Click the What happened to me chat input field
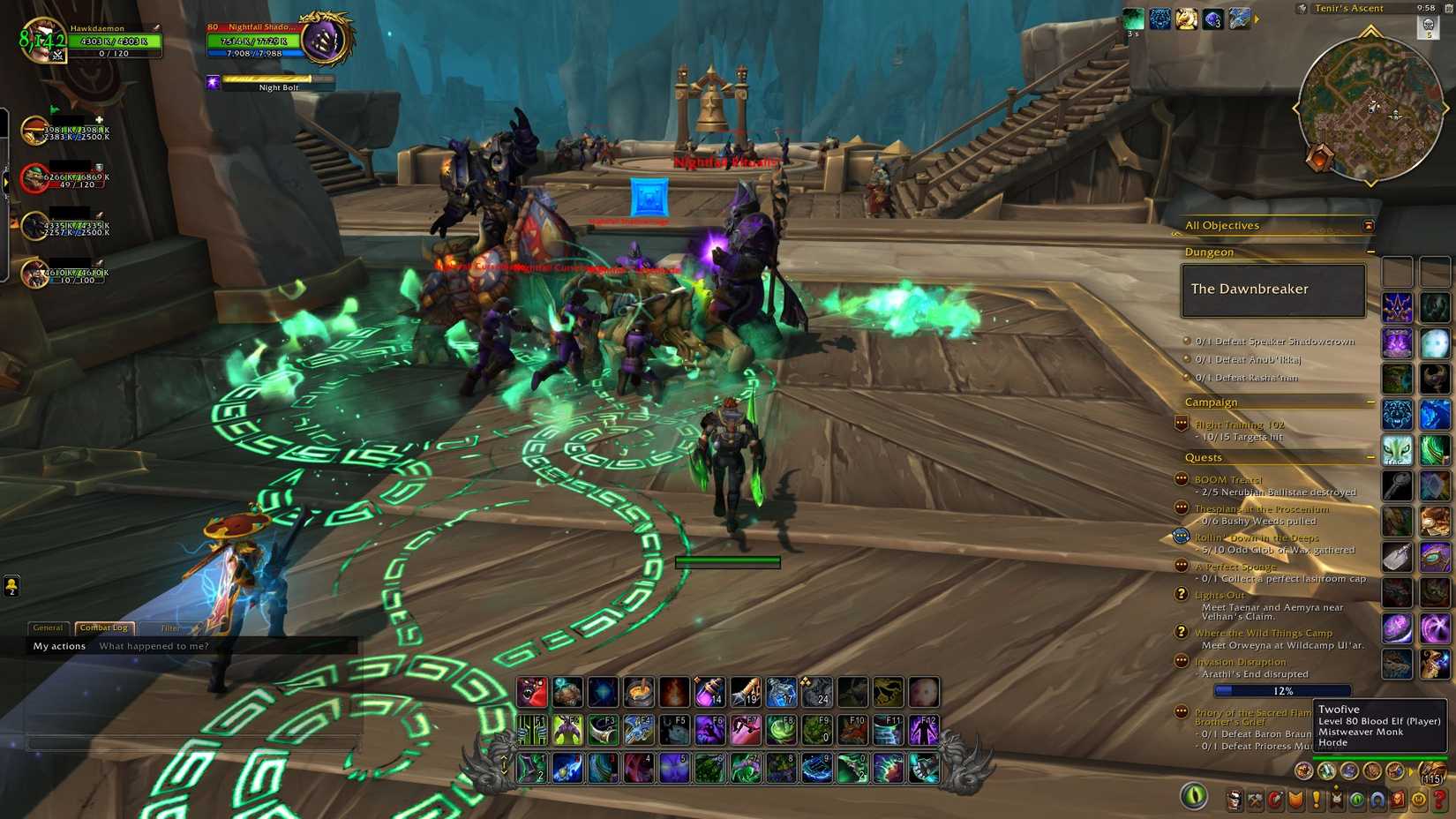The image size is (1456, 819). coord(154,646)
